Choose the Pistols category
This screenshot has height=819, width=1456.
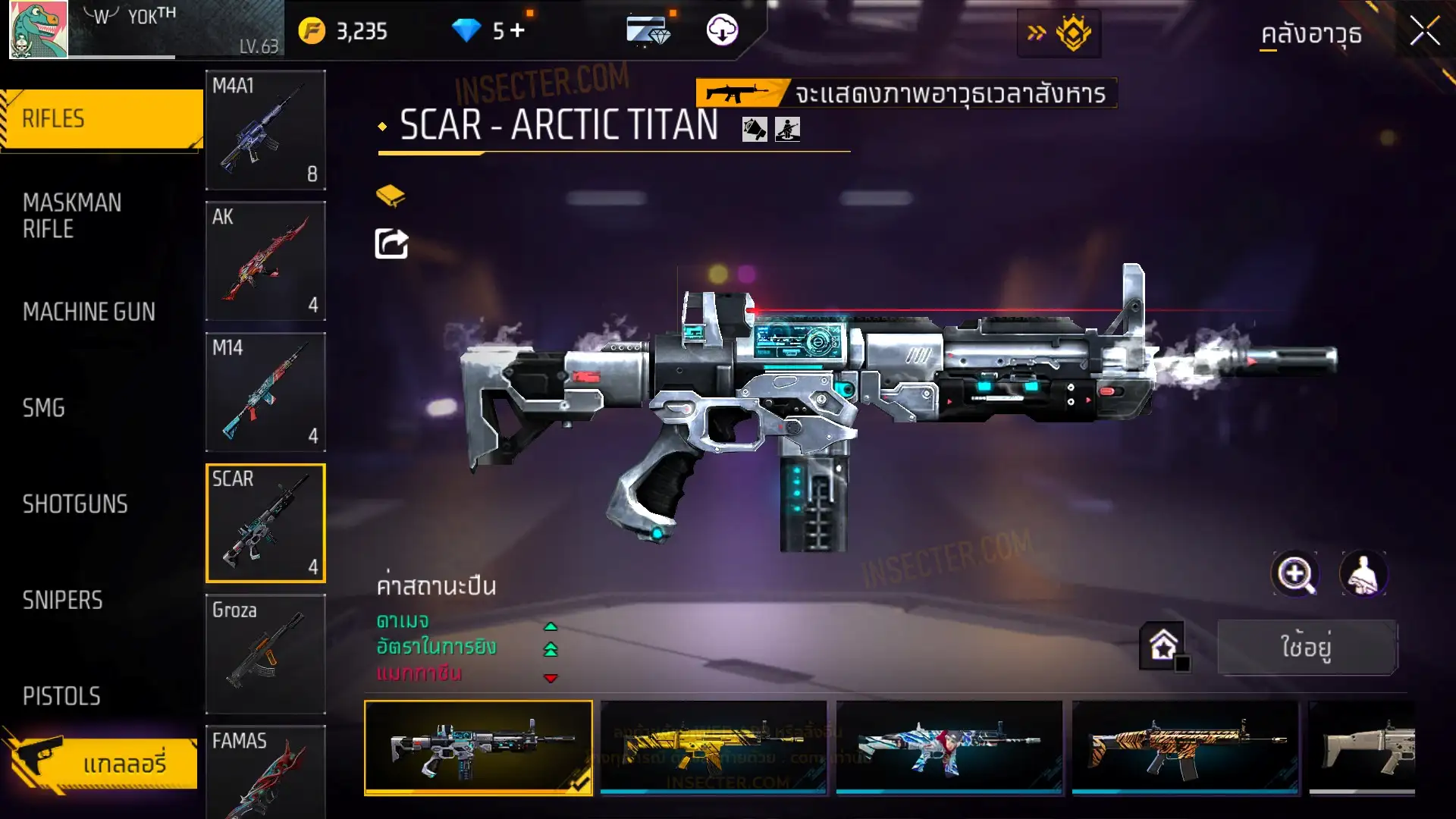tap(61, 696)
